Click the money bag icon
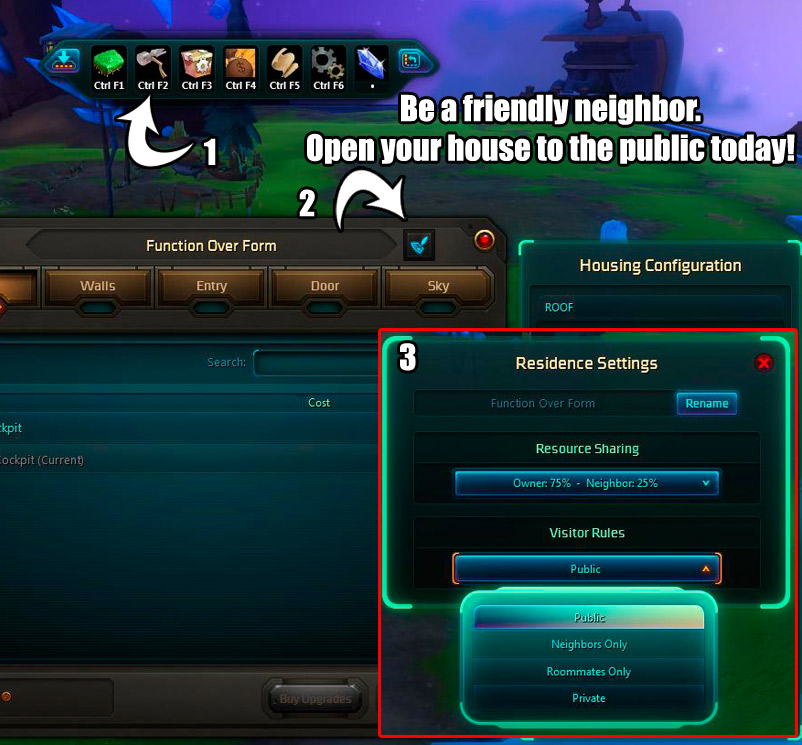Image resolution: width=802 pixels, height=745 pixels. coord(240,66)
